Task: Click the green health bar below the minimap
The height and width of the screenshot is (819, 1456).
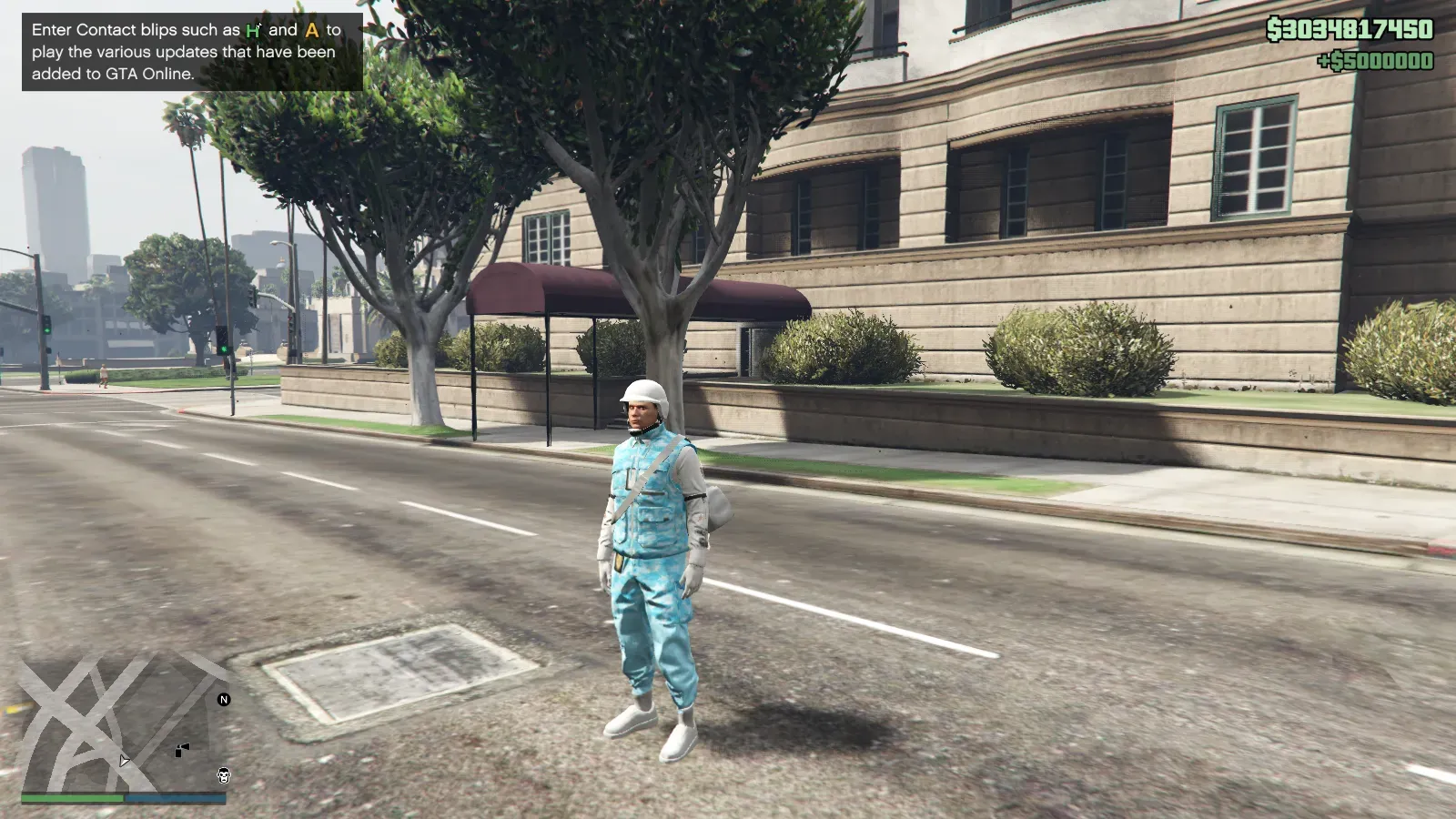Action: point(73,798)
